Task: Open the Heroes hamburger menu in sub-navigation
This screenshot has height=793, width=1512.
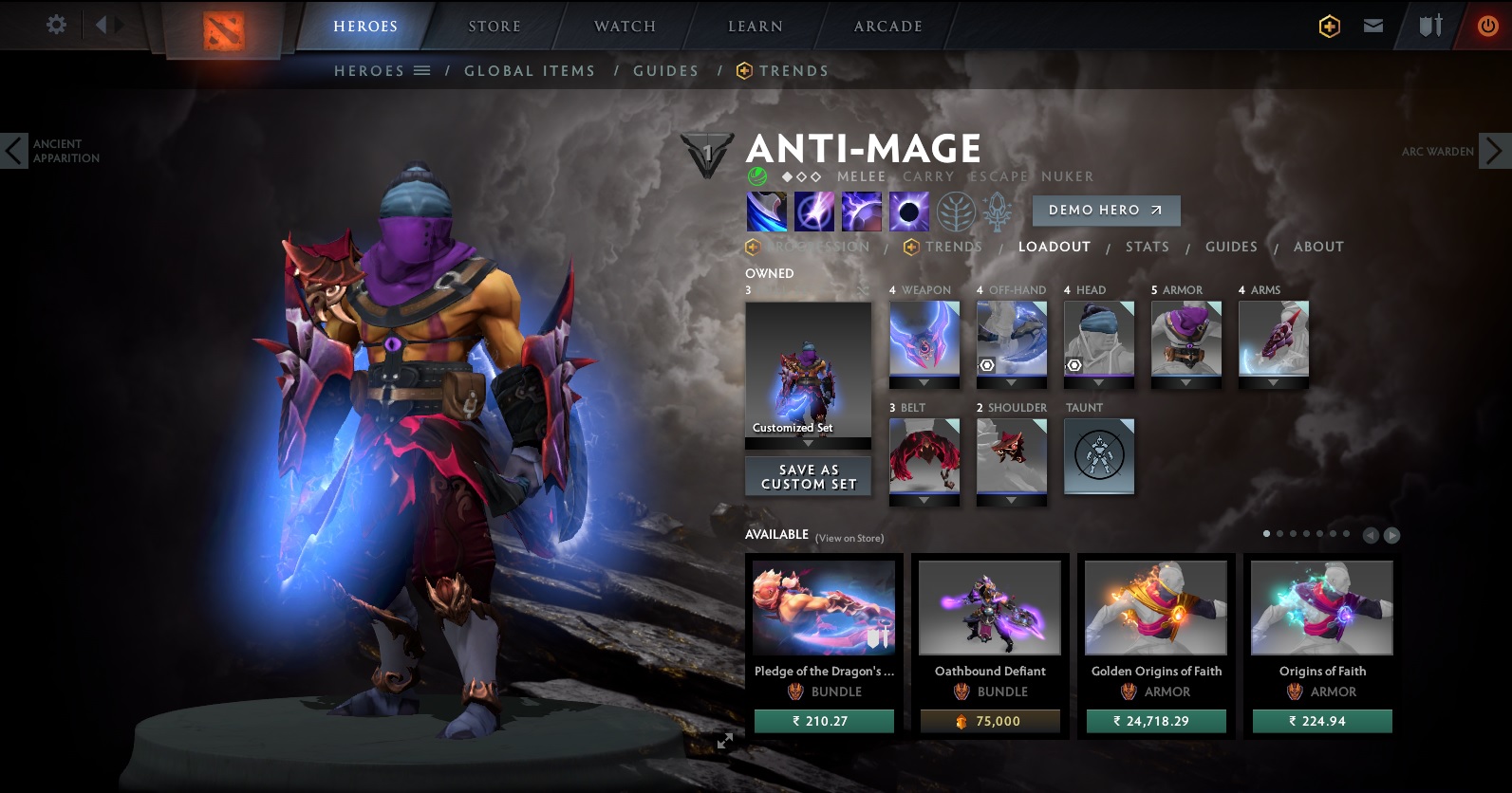Action: click(419, 70)
